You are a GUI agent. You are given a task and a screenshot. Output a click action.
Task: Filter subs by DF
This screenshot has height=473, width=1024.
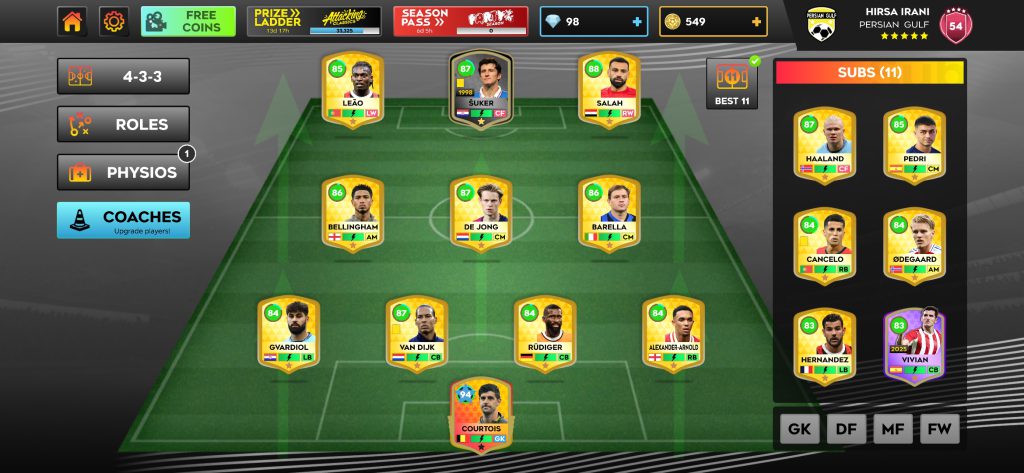(x=846, y=429)
